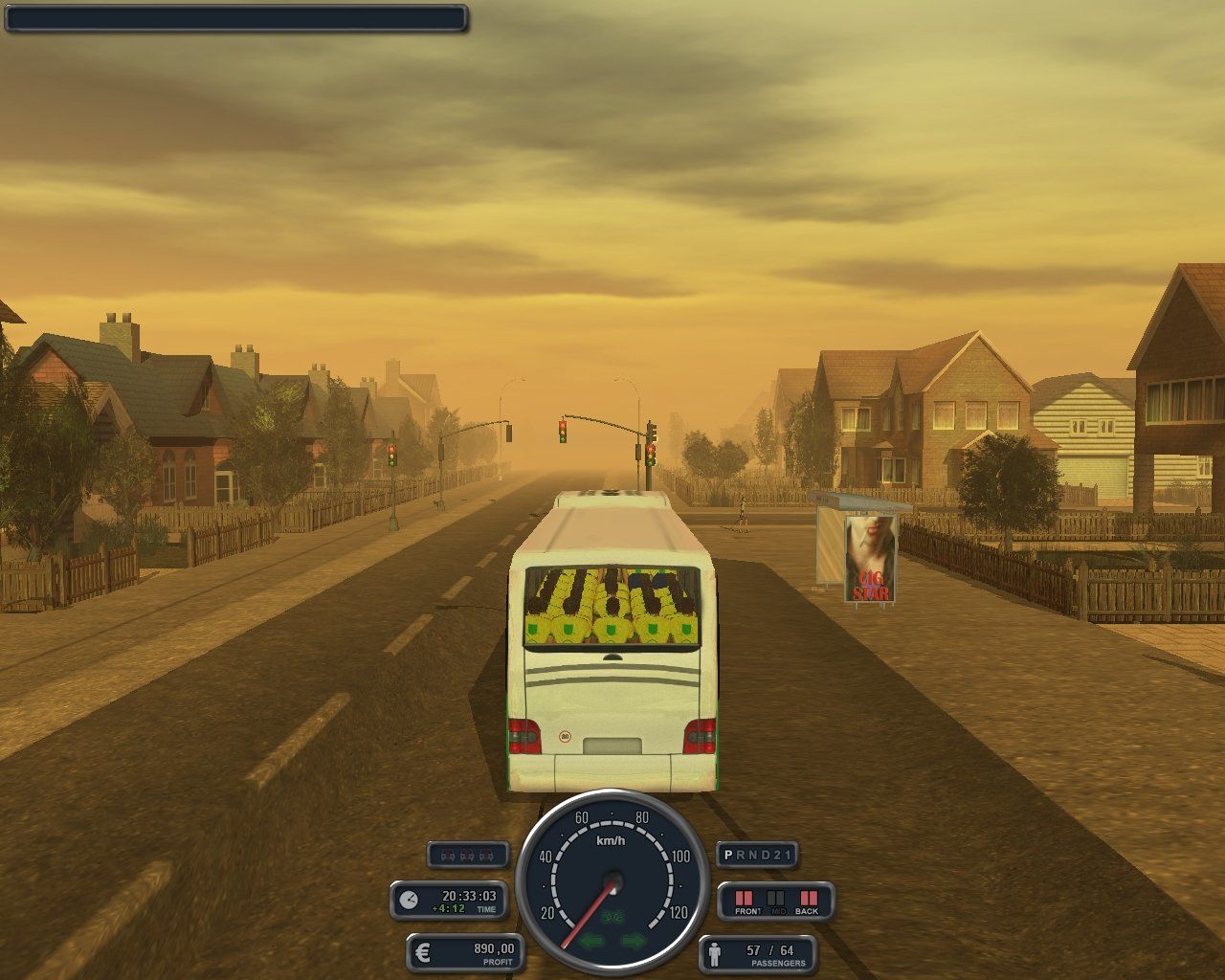
Task: Click the green lights indicator inside the speedometer
Action: click(612, 917)
